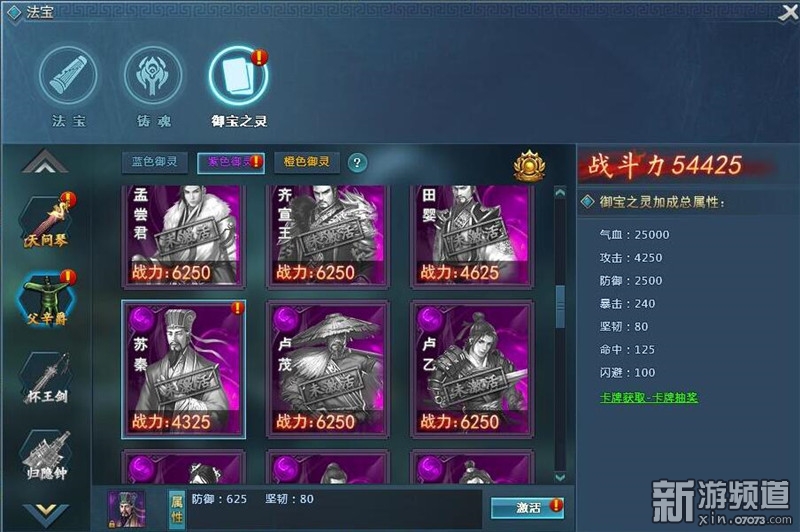Switch to 橙色御灵 category
The height and width of the screenshot is (532, 800).
click(x=307, y=162)
